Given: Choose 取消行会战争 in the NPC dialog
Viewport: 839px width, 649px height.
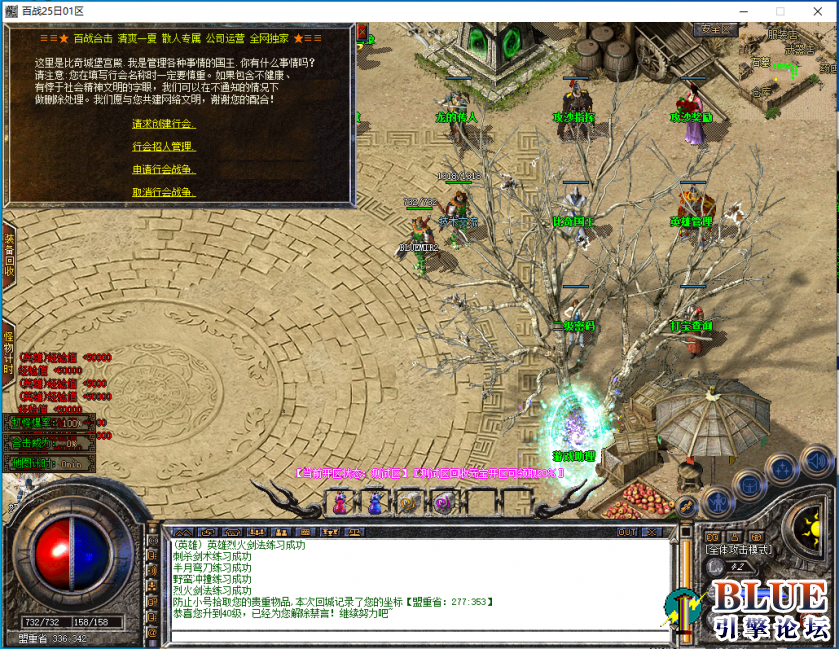Looking at the screenshot, I should pyautogui.click(x=163, y=192).
